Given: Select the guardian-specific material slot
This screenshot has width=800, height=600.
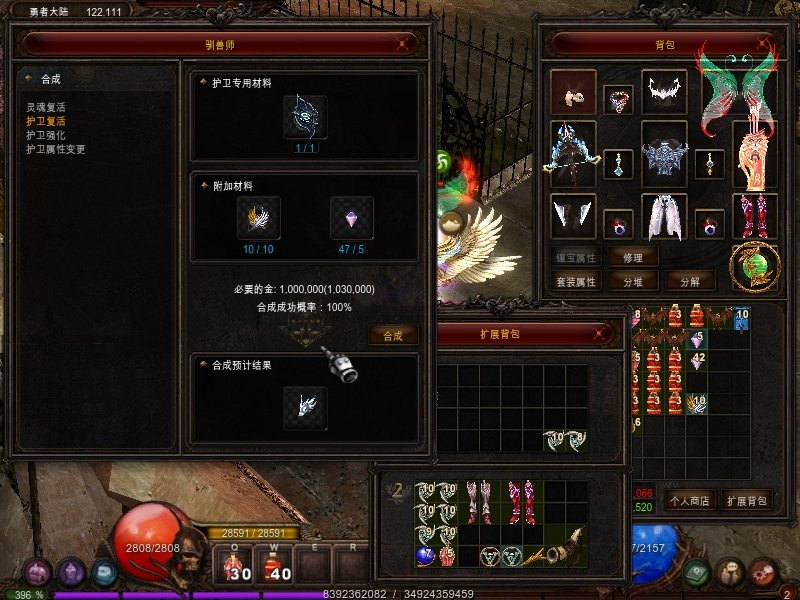Looking at the screenshot, I should pyautogui.click(x=305, y=117).
